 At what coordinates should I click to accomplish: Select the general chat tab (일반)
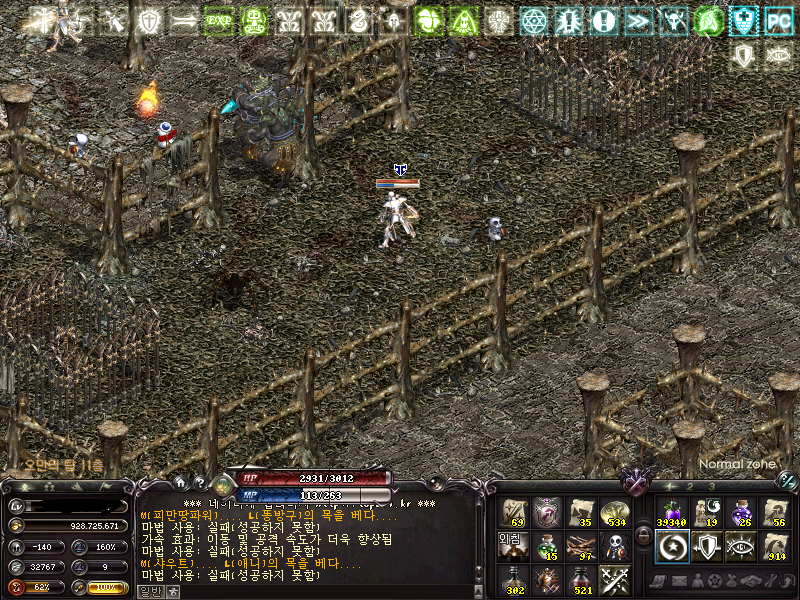coord(148,591)
